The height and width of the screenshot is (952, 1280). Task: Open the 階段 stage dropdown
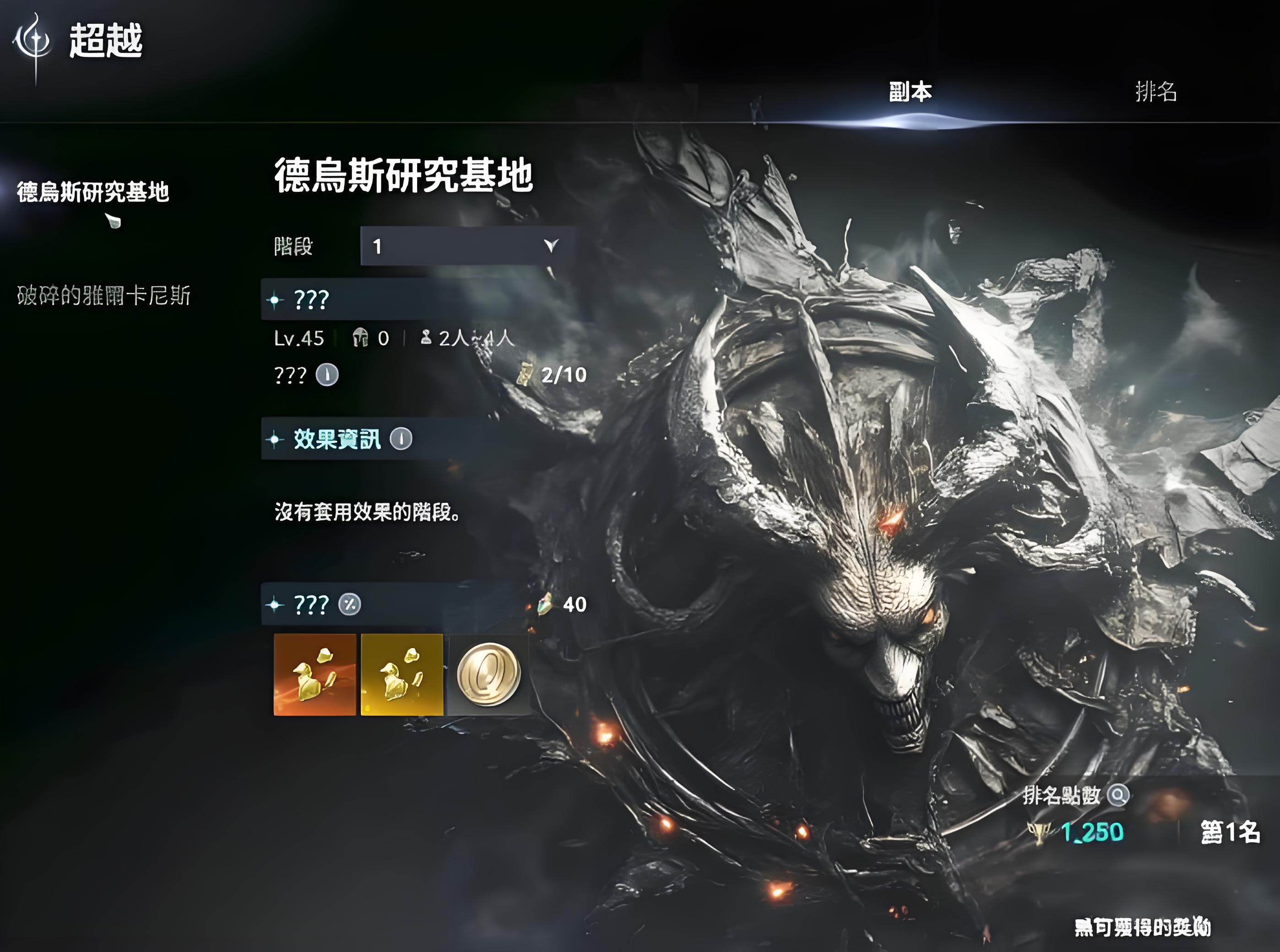click(x=467, y=246)
